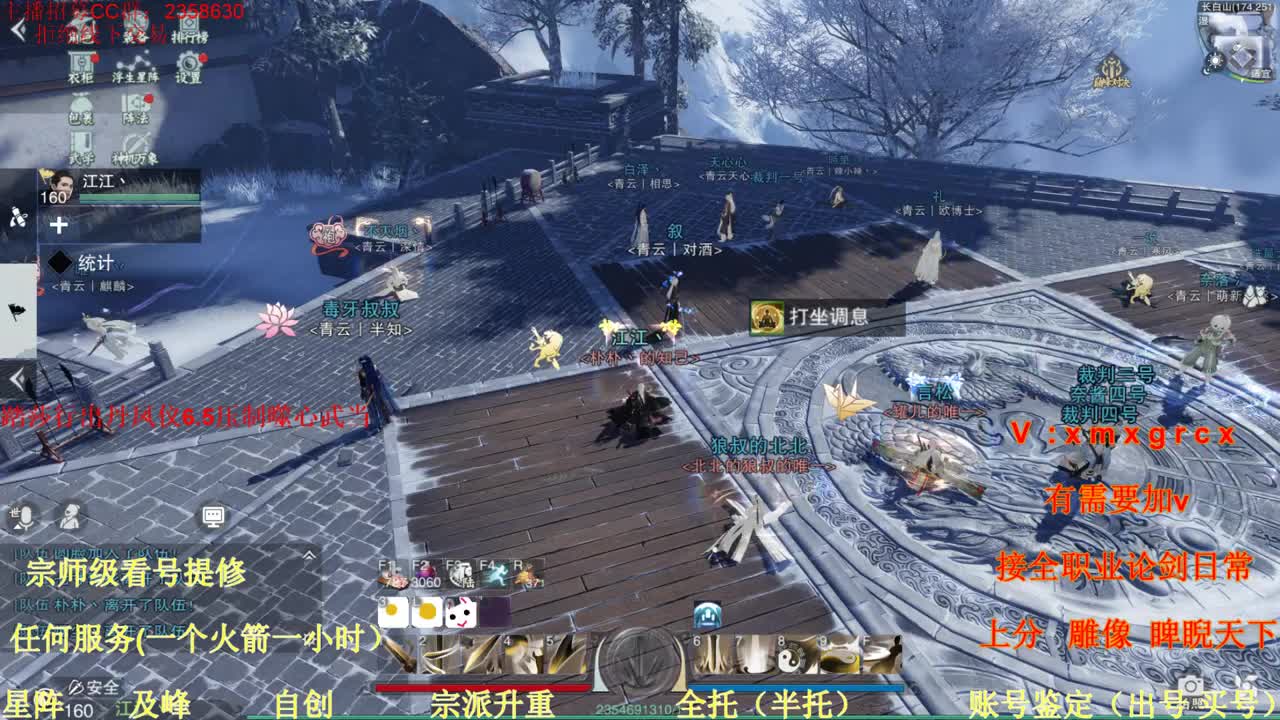Mute the voice chat microphone
This screenshot has width=1280, height=720.
point(25,516)
